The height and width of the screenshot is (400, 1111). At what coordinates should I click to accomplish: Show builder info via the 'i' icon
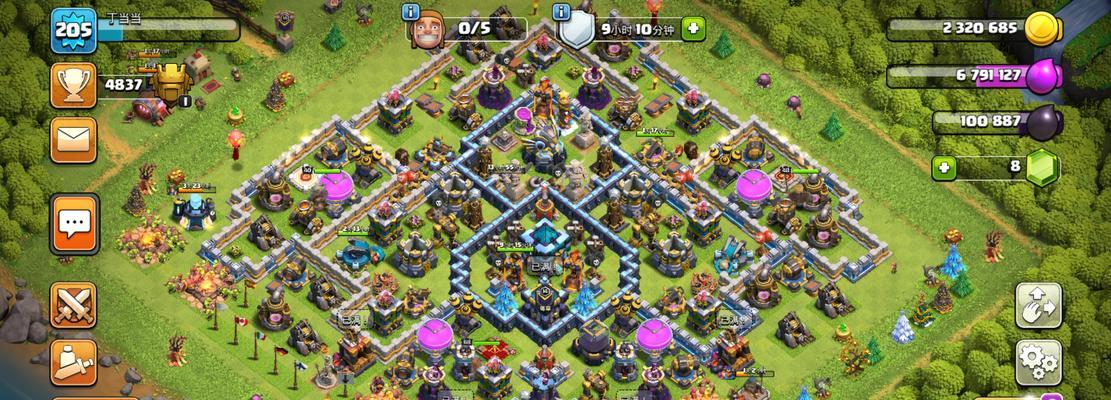click(410, 12)
